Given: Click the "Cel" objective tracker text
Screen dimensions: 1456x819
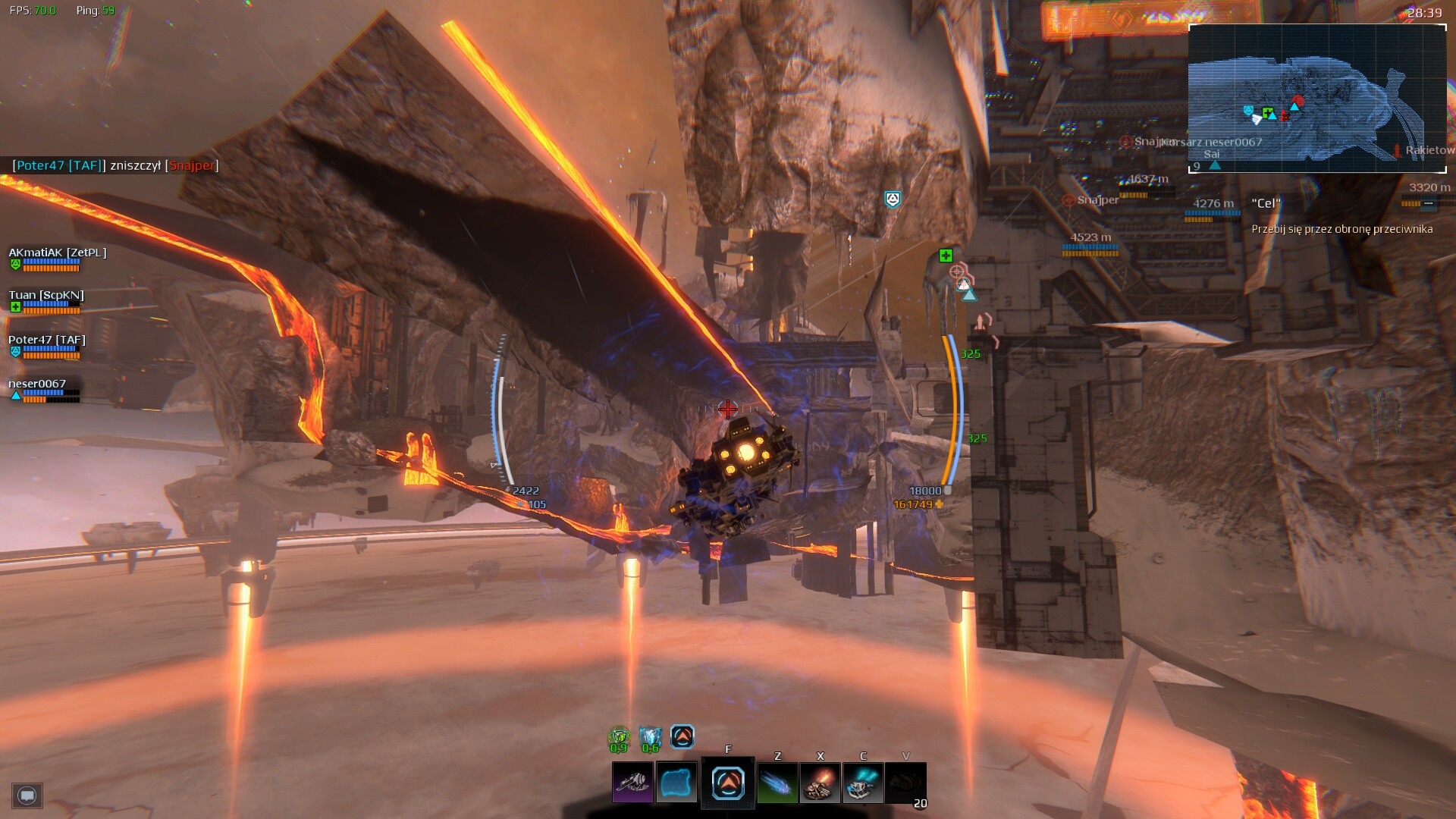Looking at the screenshot, I should tap(1266, 203).
